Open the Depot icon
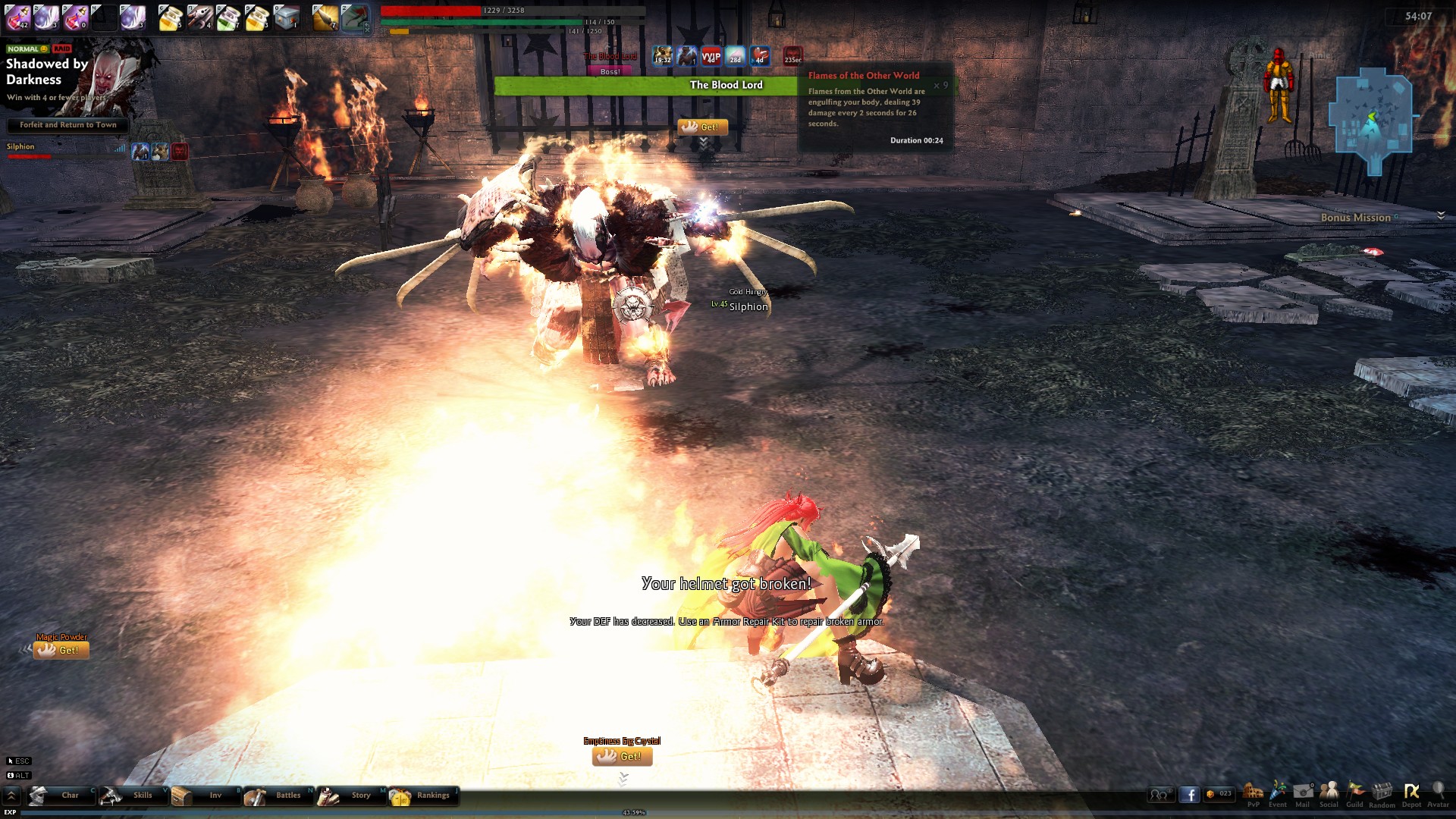 click(1411, 792)
